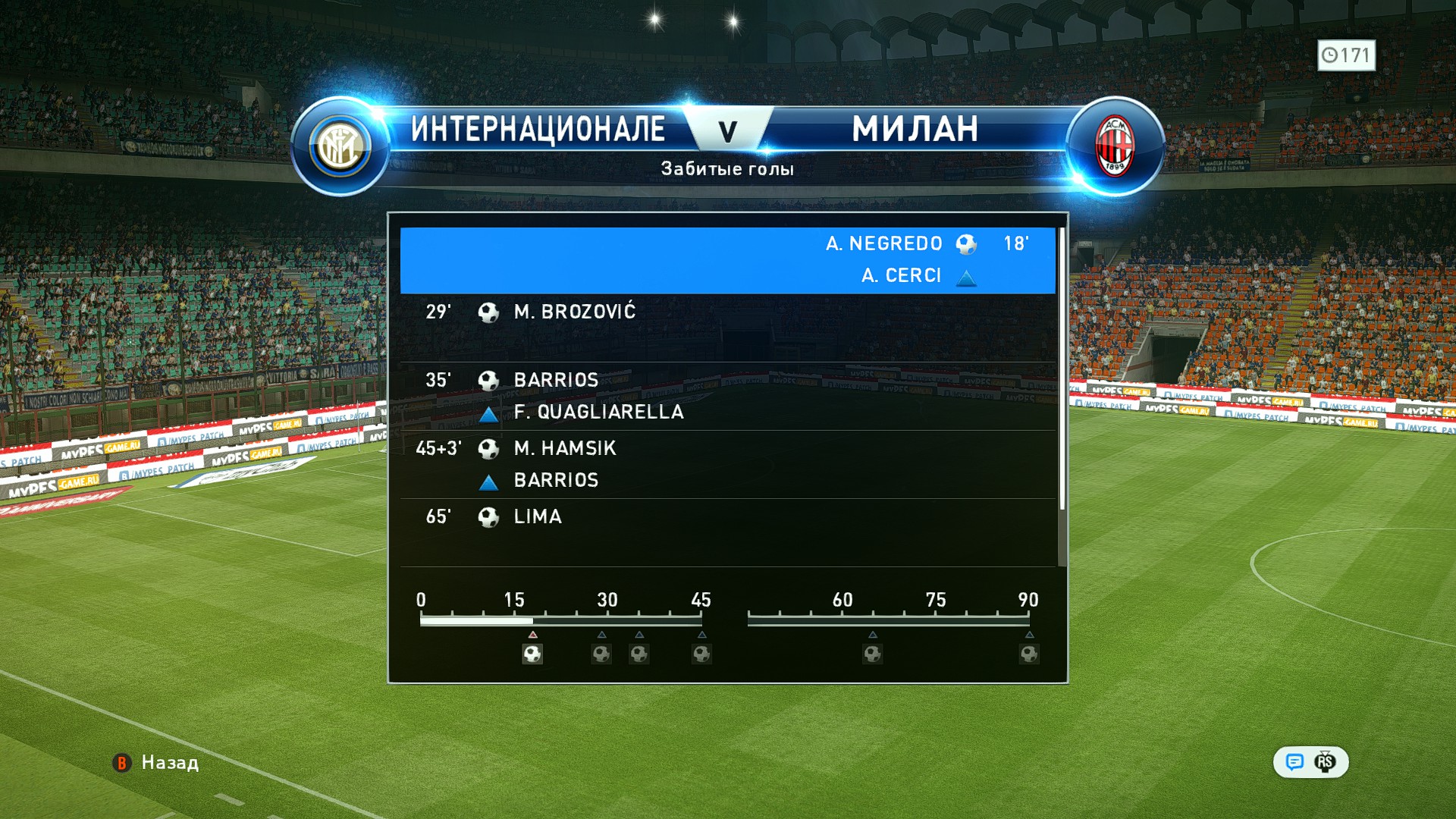
Task: Choose M. Brozović's 29' goal entry
Action: (727, 326)
